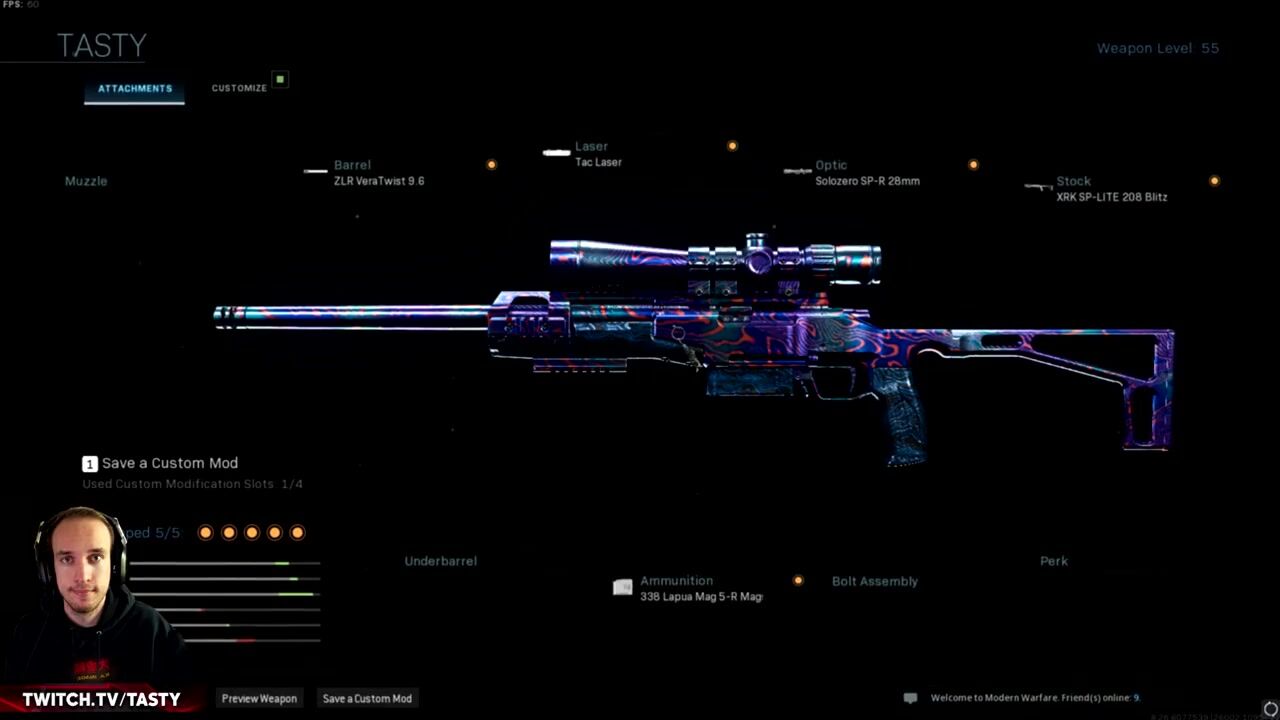Switch to the Attachments tab
The width and height of the screenshot is (1280, 720).
click(135, 89)
